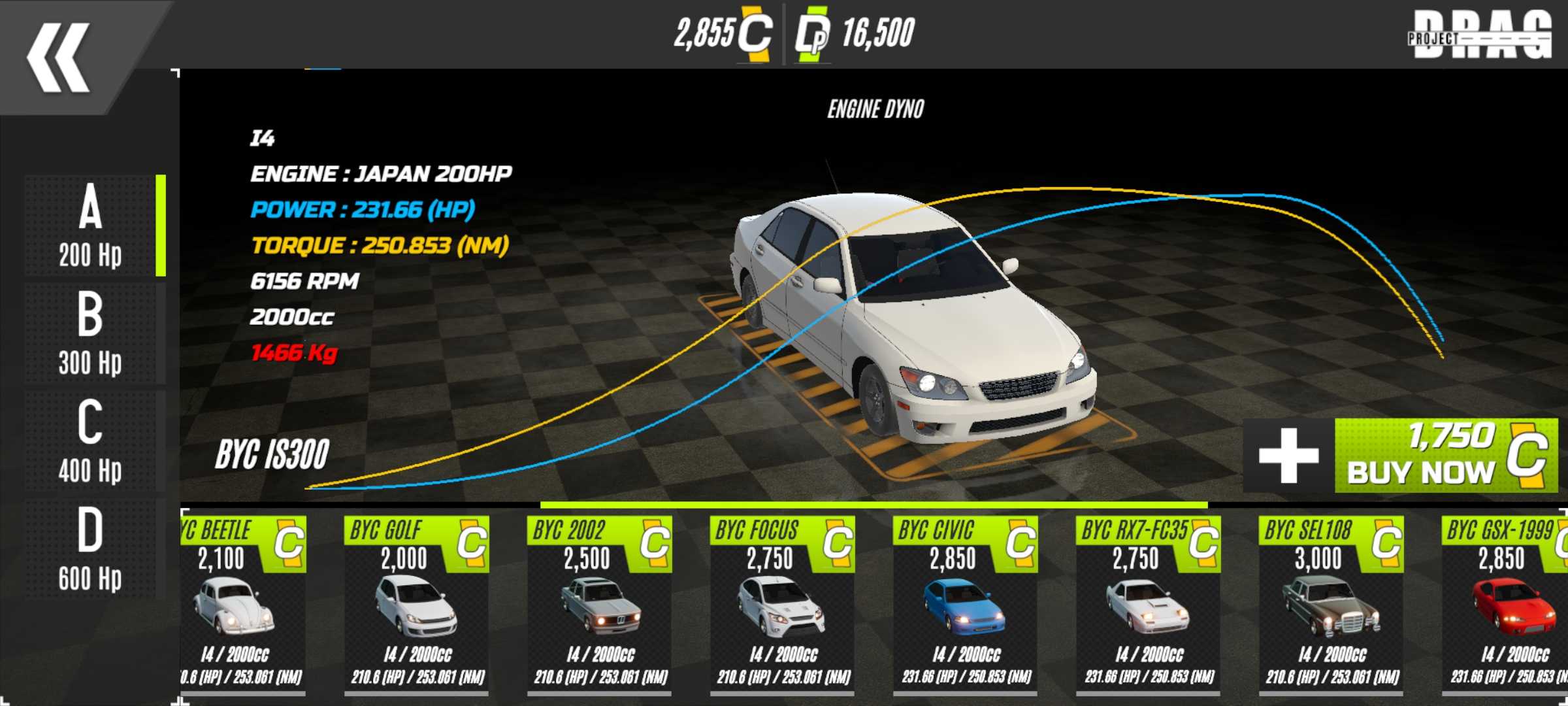
Task: Select the BYC Focus car card
Action: 783,605
